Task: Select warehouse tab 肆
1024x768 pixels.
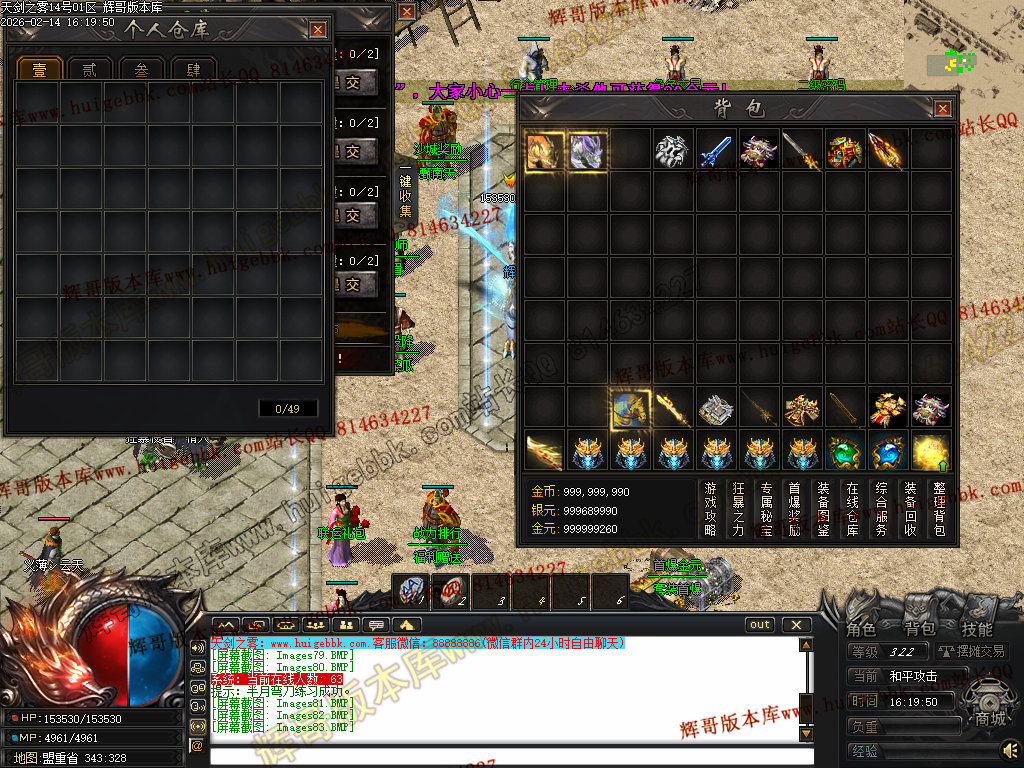Action: point(193,70)
